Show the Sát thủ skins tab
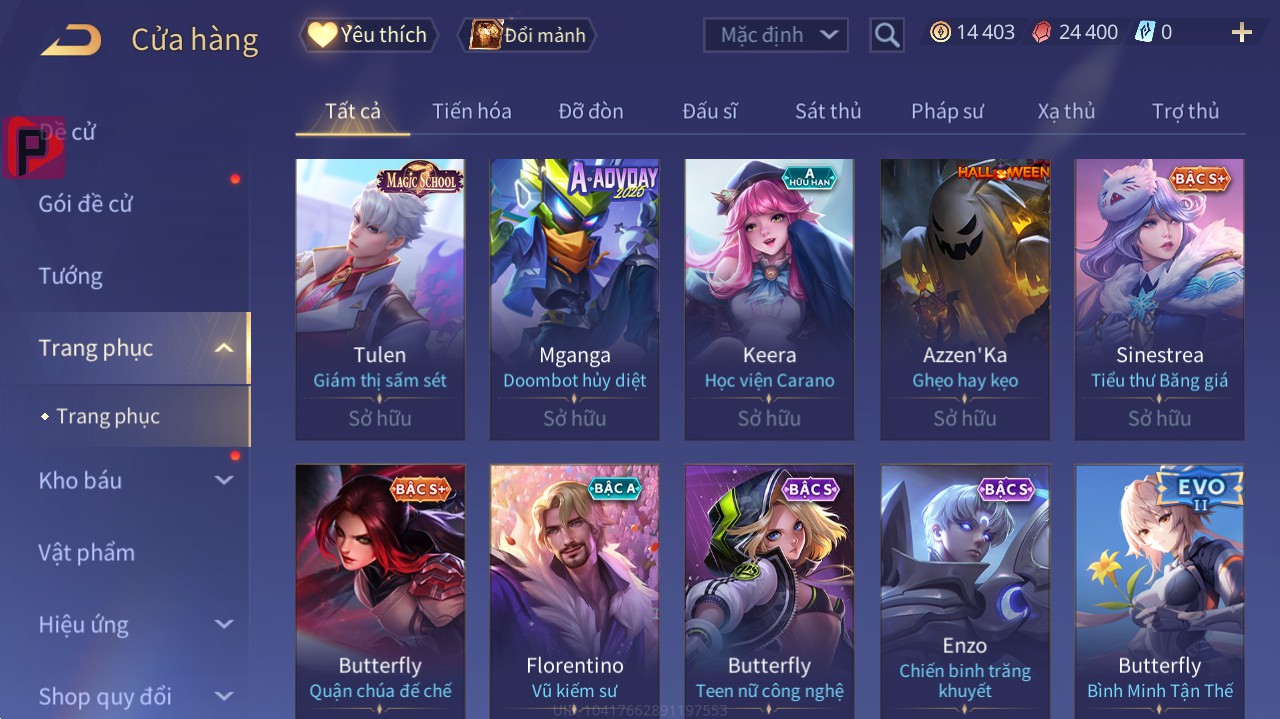Image resolution: width=1280 pixels, height=719 pixels. [828, 111]
